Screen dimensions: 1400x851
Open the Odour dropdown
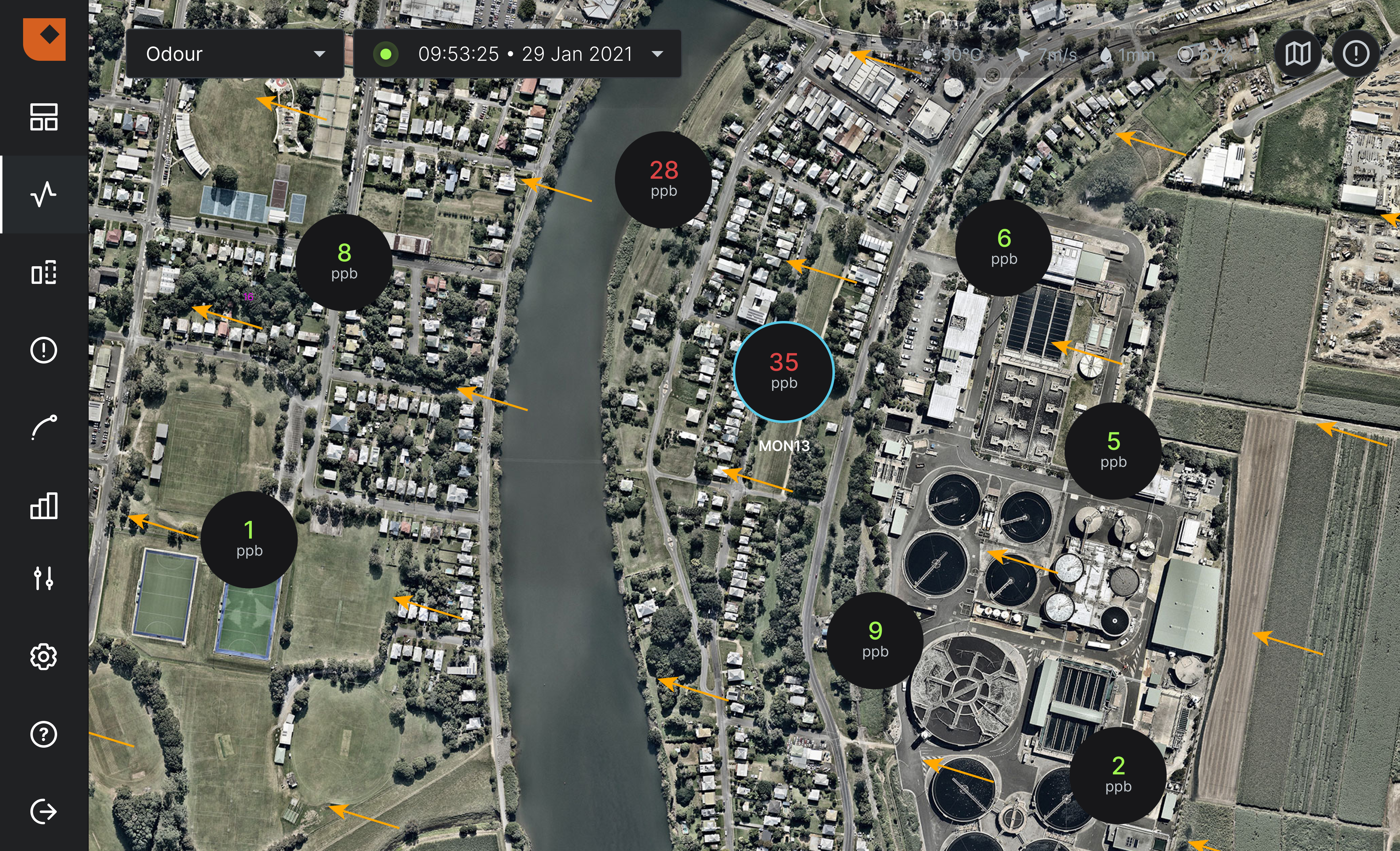point(234,54)
